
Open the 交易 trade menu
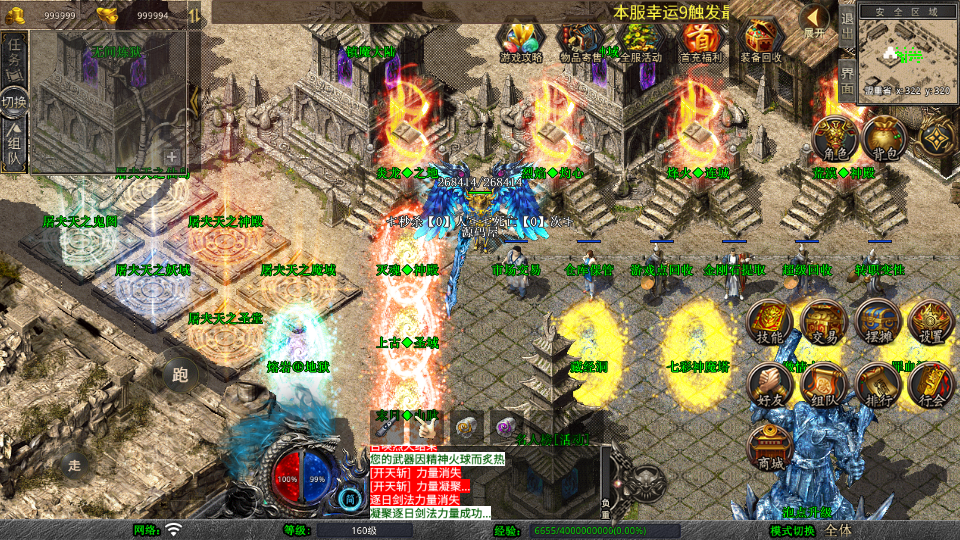tap(825, 324)
